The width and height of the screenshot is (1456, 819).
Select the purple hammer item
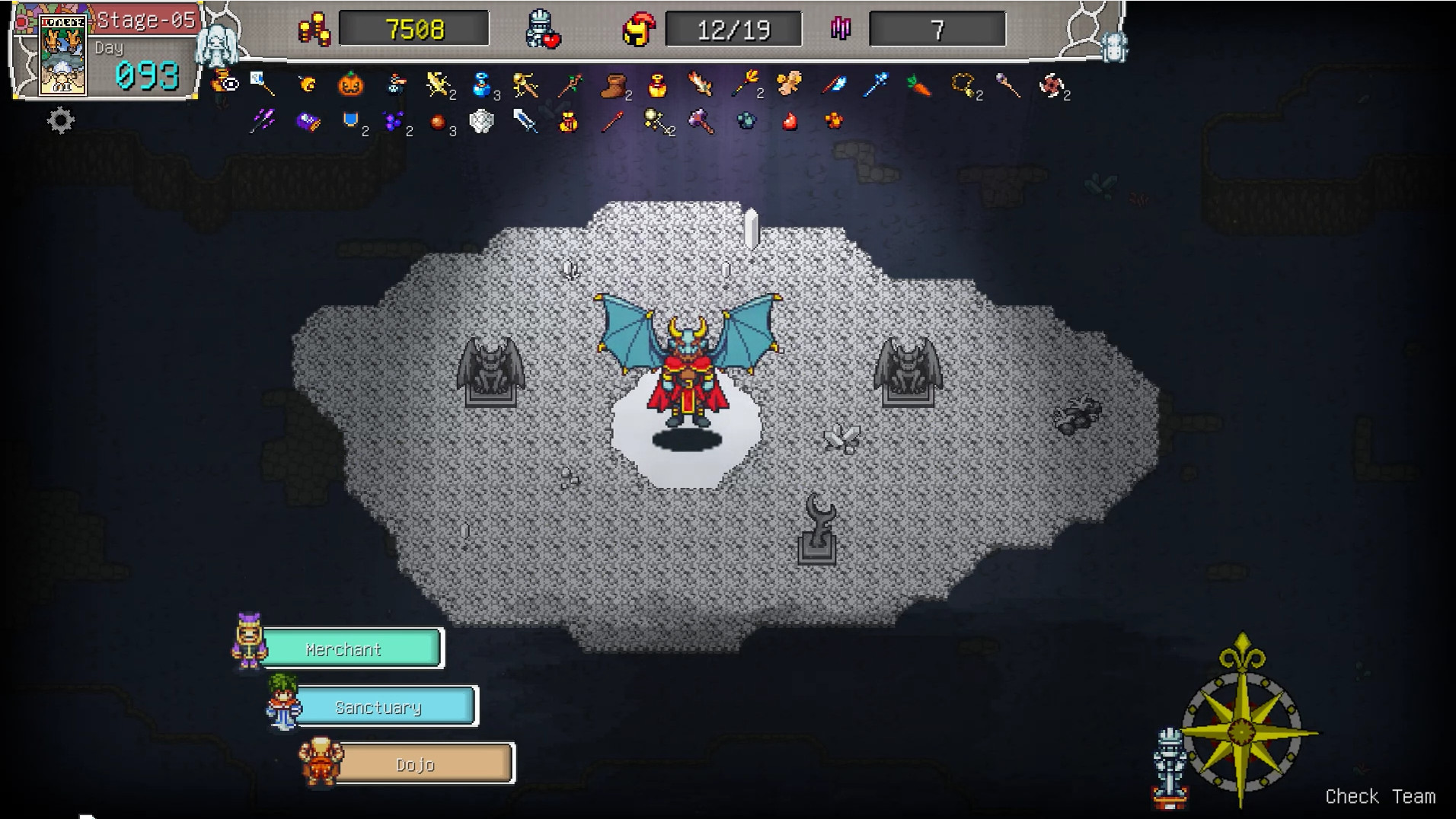(x=701, y=121)
